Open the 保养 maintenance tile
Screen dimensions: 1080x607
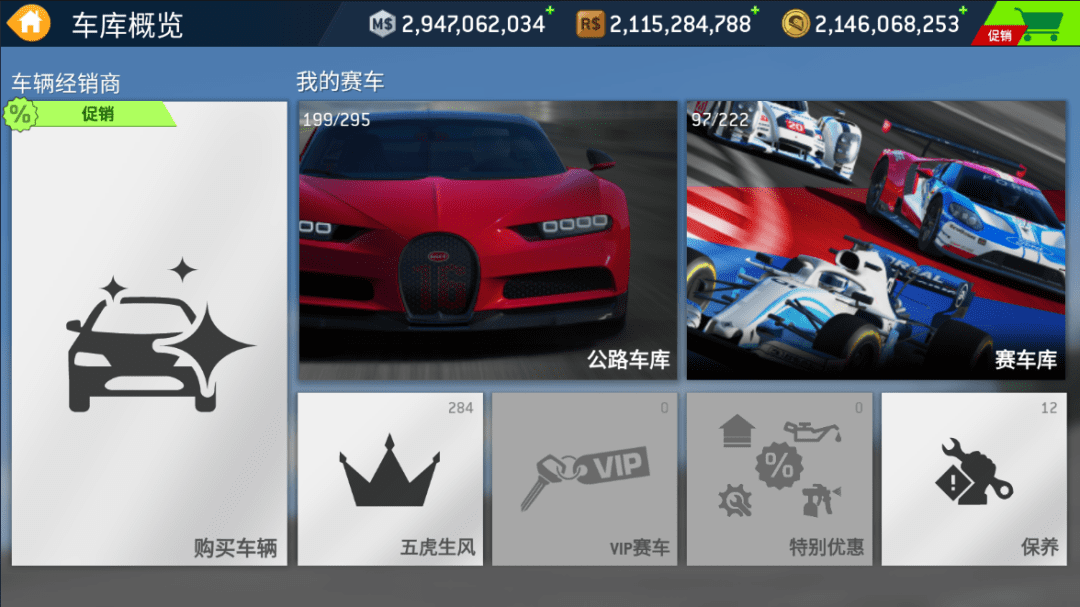pos(974,479)
